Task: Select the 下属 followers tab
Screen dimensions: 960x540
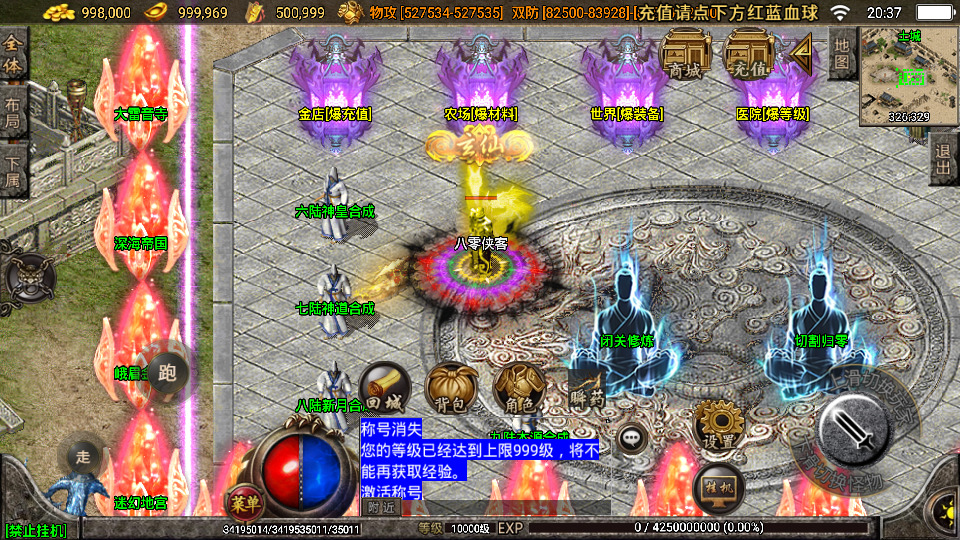Action: click(x=13, y=165)
